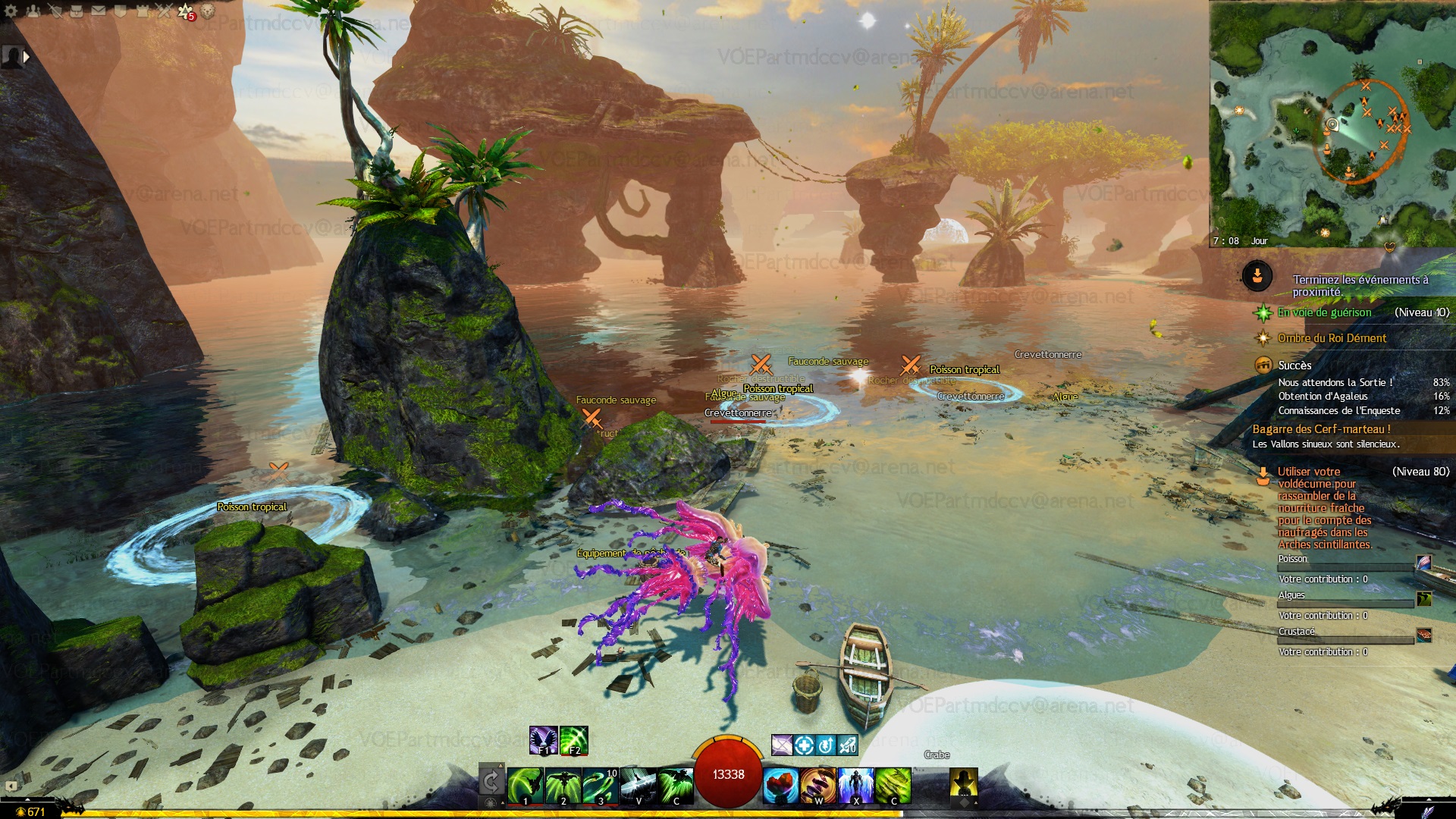The height and width of the screenshot is (819, 1456).
Task: Select the En voie de guérison objective
Action: pyautogui.click(x=1324, y=312)
